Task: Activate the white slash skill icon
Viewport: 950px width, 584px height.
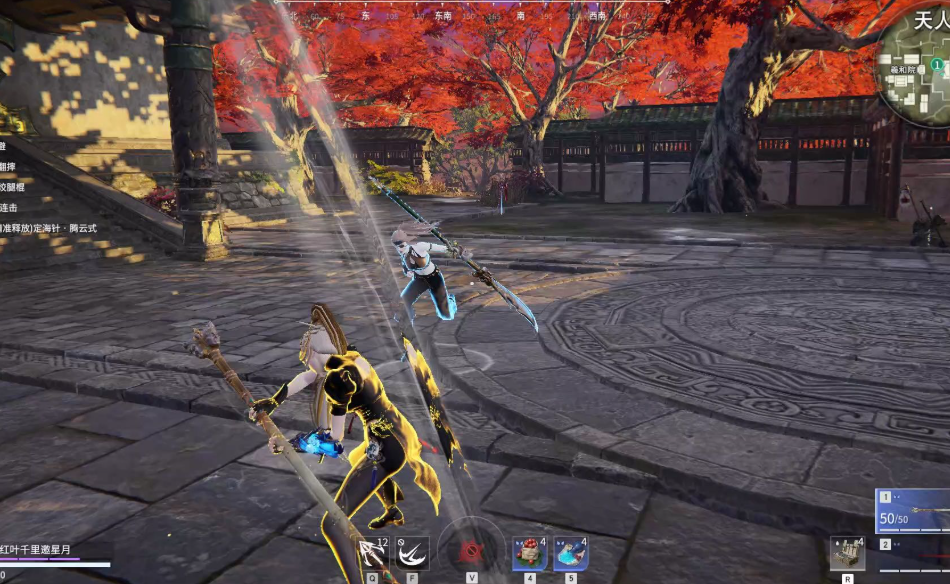Action: click(x=412, y=553)
